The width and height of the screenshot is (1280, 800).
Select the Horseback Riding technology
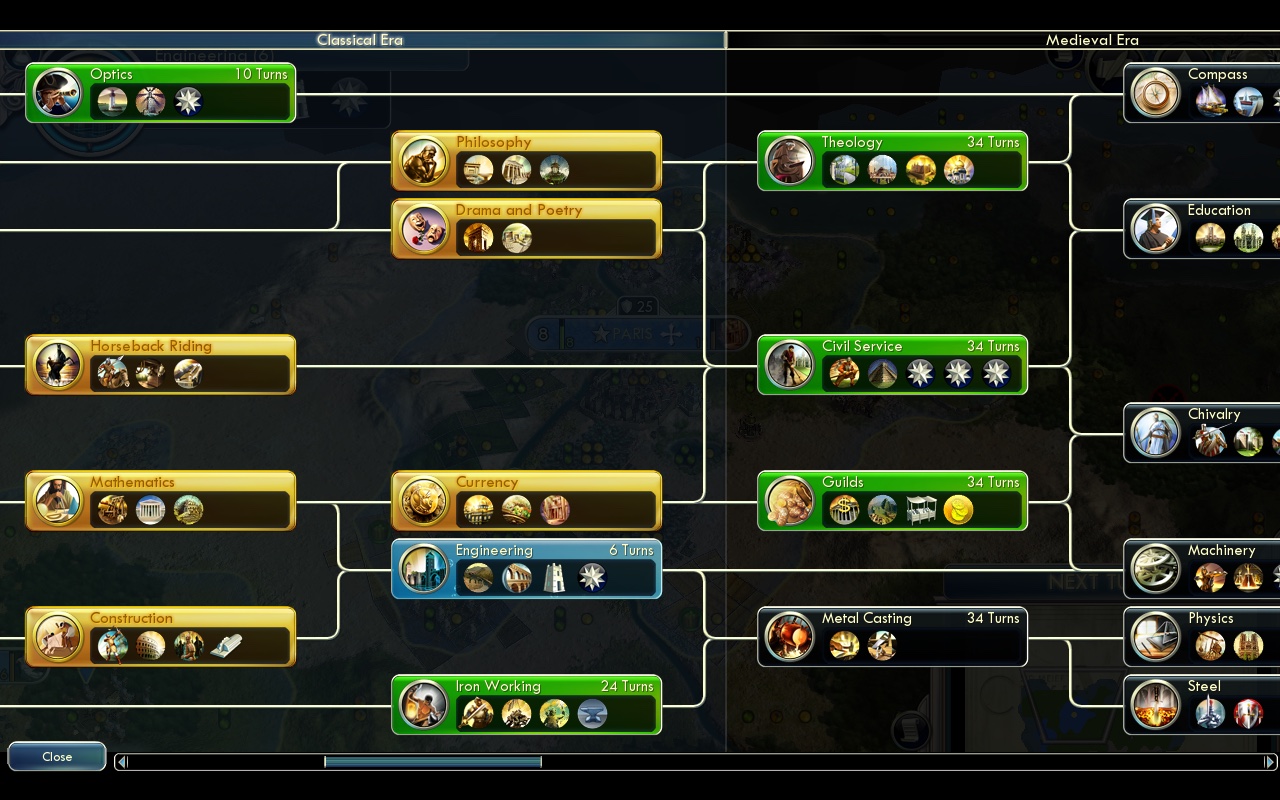(160, 365)
